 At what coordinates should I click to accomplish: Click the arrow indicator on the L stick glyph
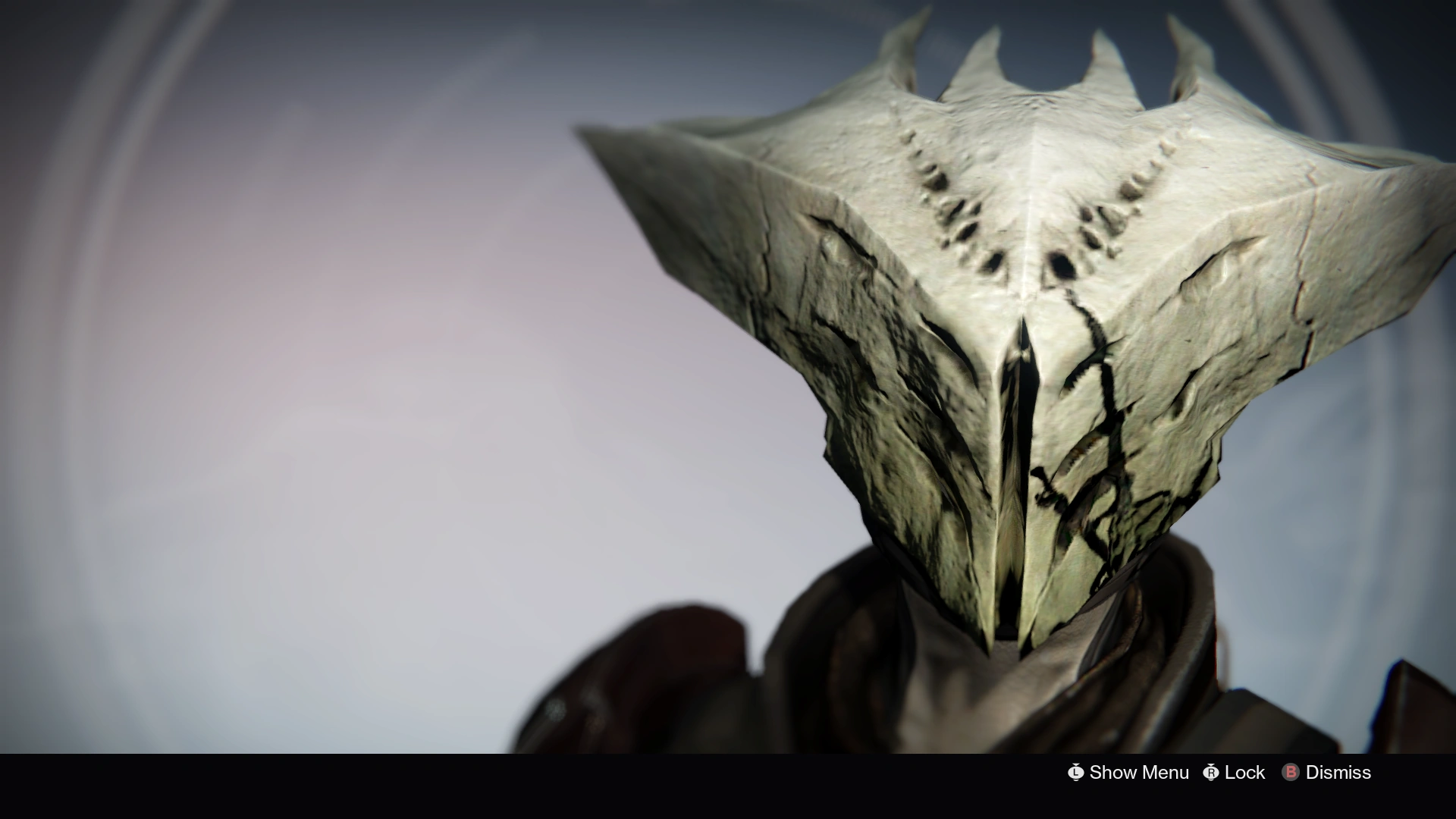click(x=1076, y=764)
